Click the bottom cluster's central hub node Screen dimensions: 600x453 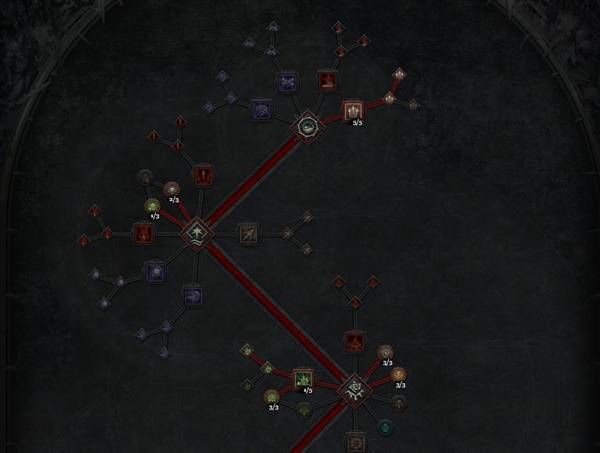click(x=354, y=391)
